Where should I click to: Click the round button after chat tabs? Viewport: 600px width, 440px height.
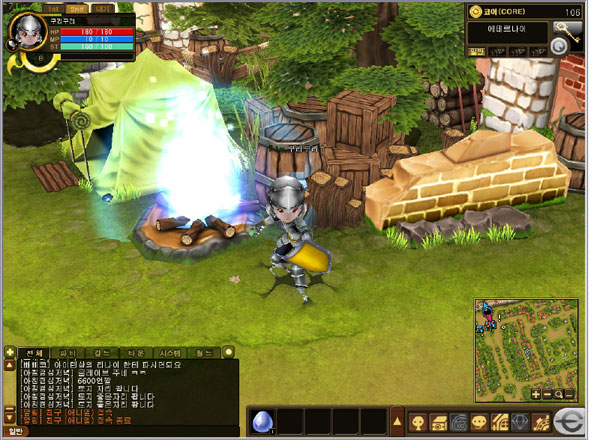tap(228, 353)
